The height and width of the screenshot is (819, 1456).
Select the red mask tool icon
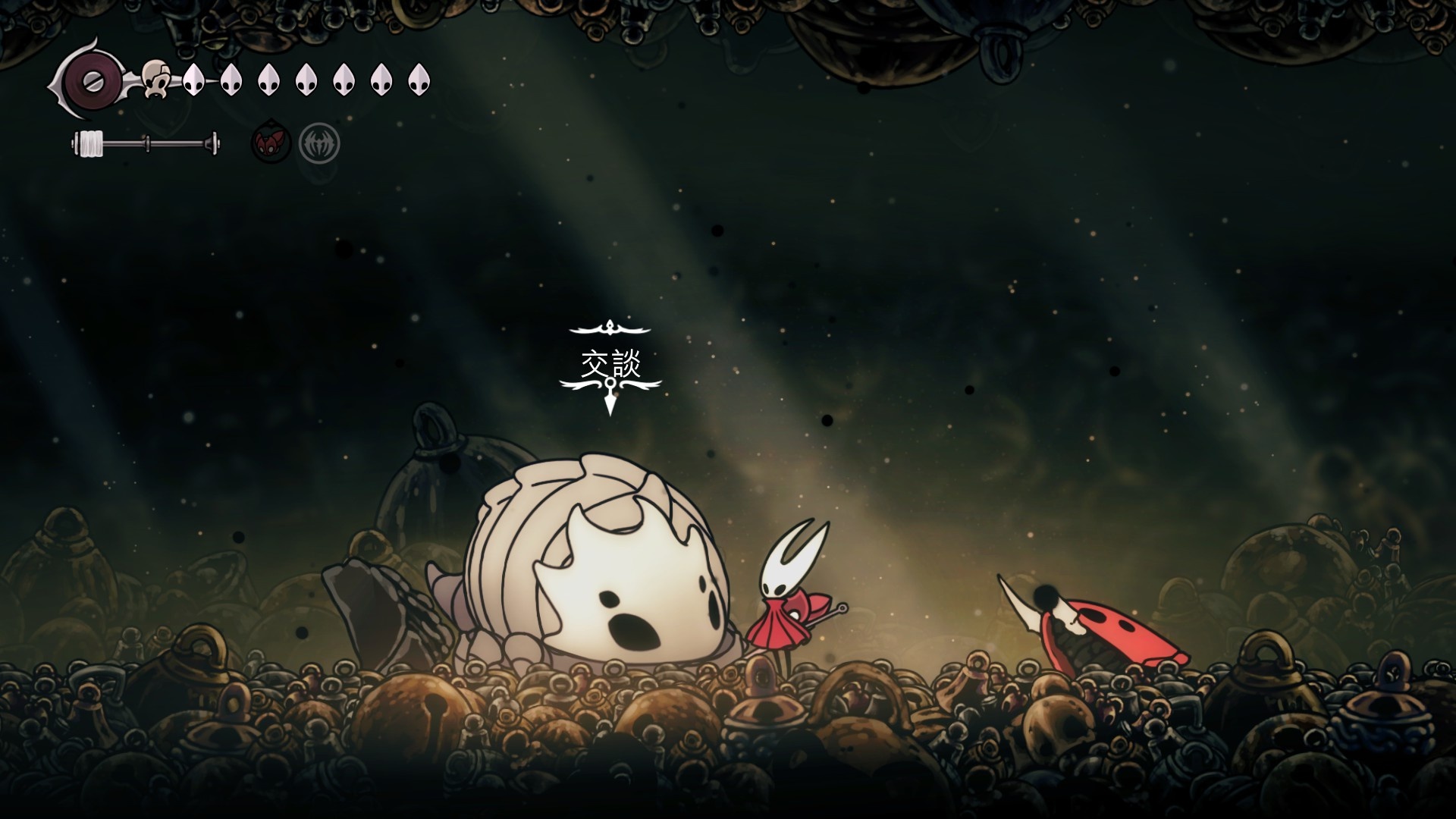pyautogui.click(x=271, y=142)
